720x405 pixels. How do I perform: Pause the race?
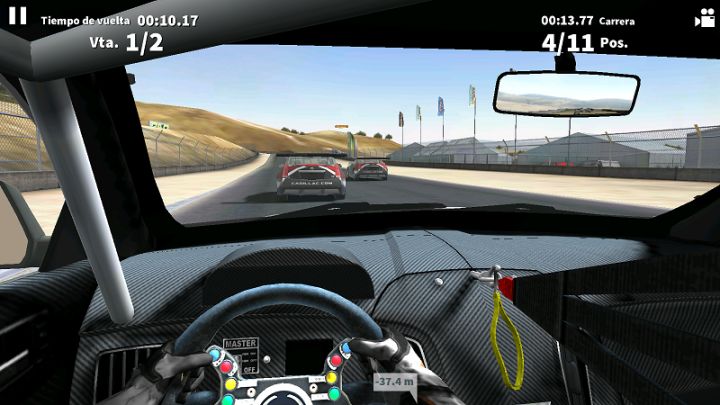[x=17, y=16]
